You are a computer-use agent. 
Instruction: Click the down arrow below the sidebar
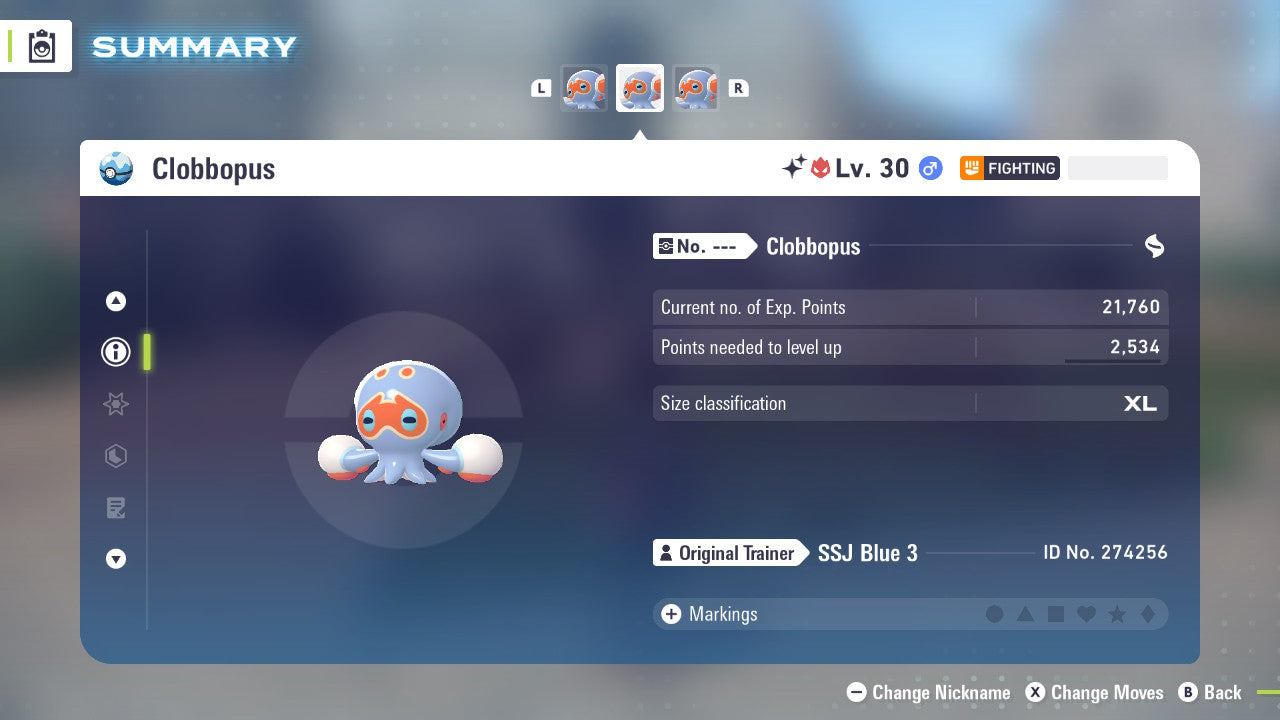pyautogui.click(x=115, y=559)
